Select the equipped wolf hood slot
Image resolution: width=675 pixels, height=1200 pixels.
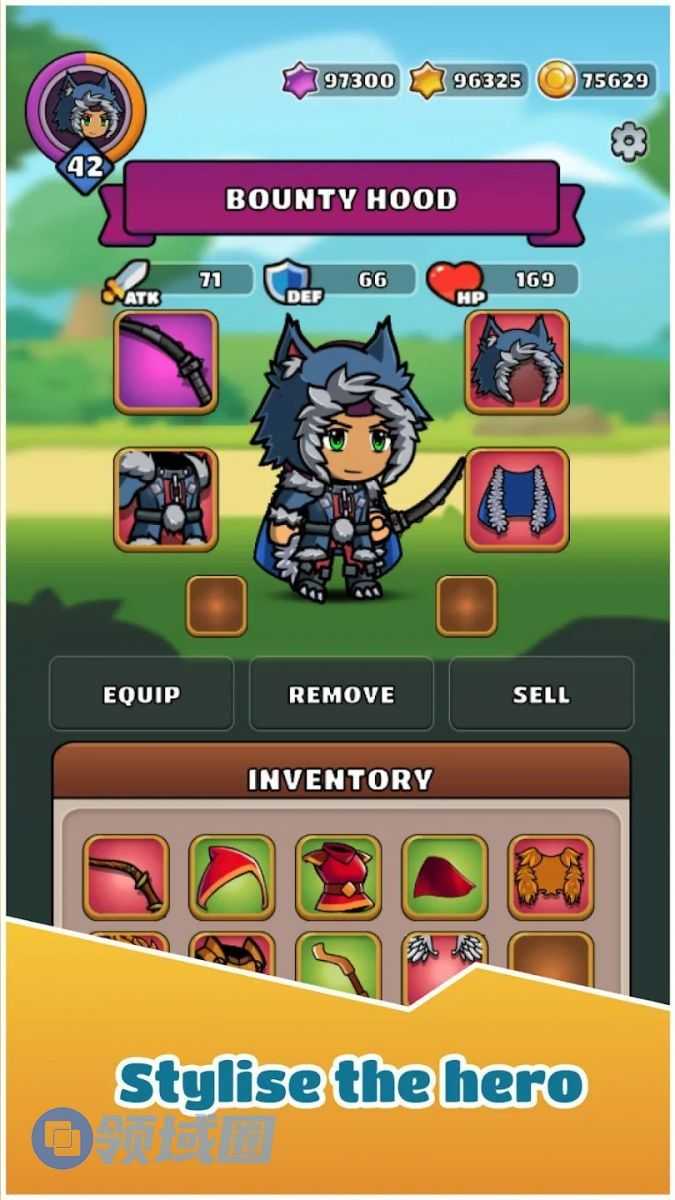(517, 362)
